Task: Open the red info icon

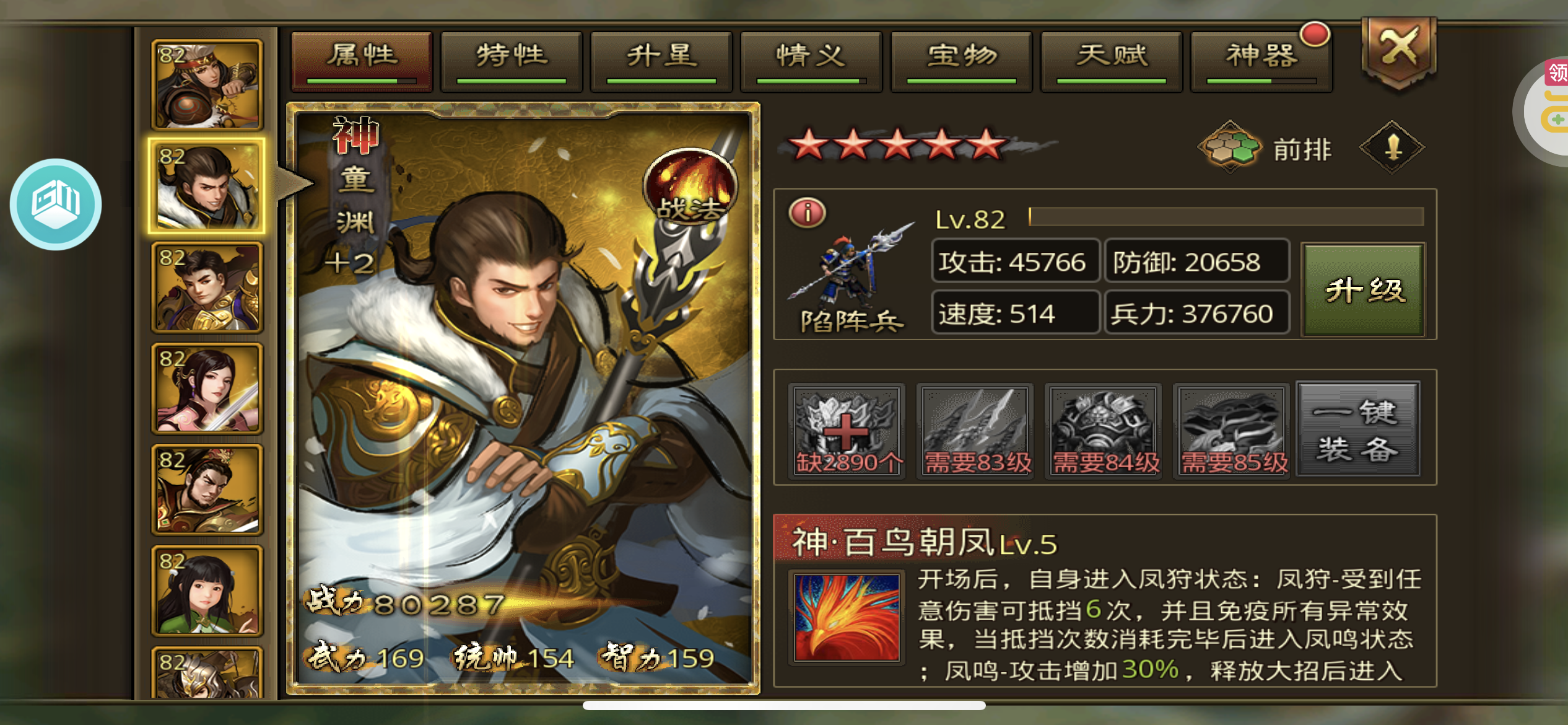Action: click(807, 213)
